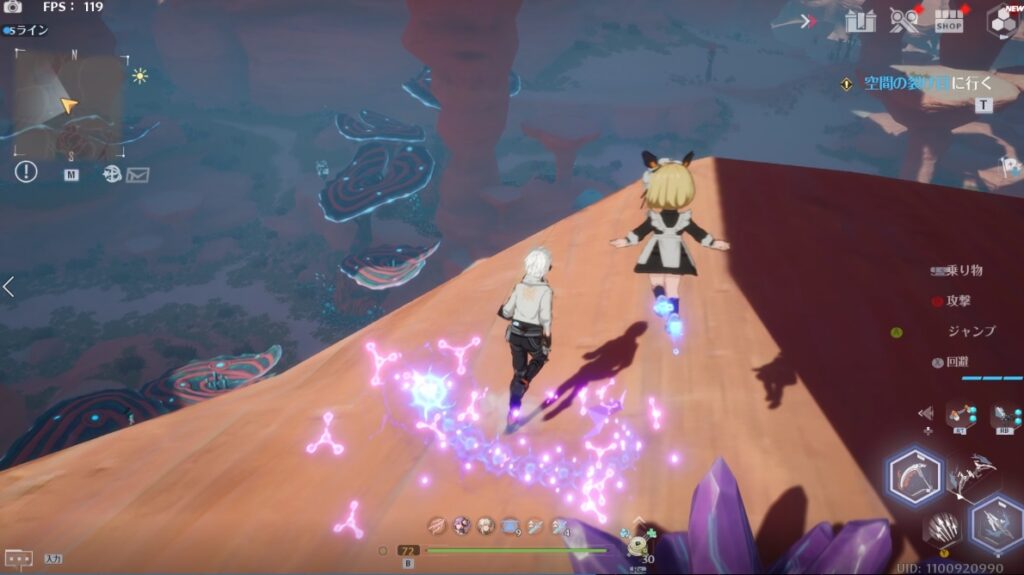Open the crossed scissors menu icon
The width and height of the screenshot is (1024, 575).
pyautogui.click(x=904, y=21)
